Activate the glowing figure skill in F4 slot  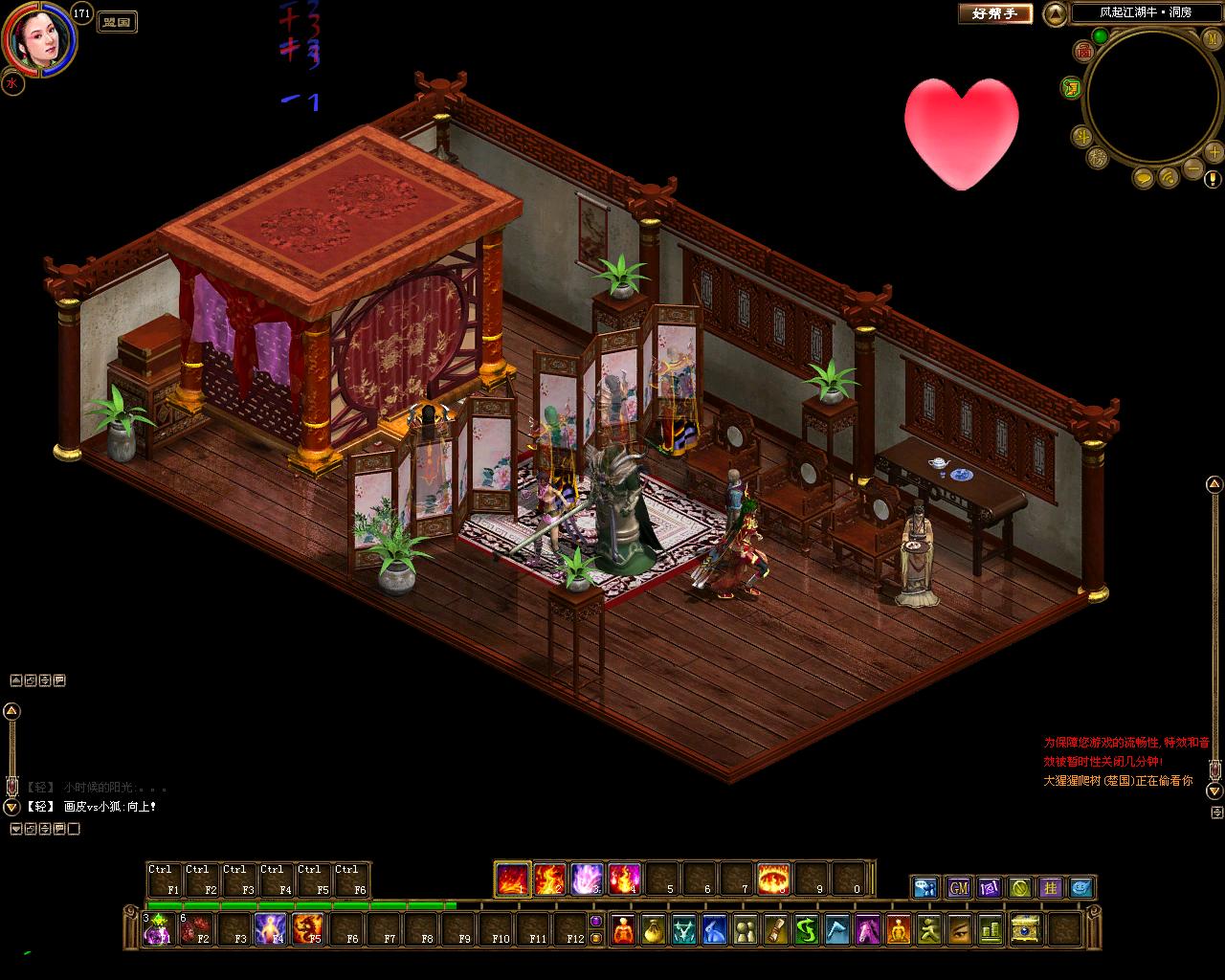271,929
